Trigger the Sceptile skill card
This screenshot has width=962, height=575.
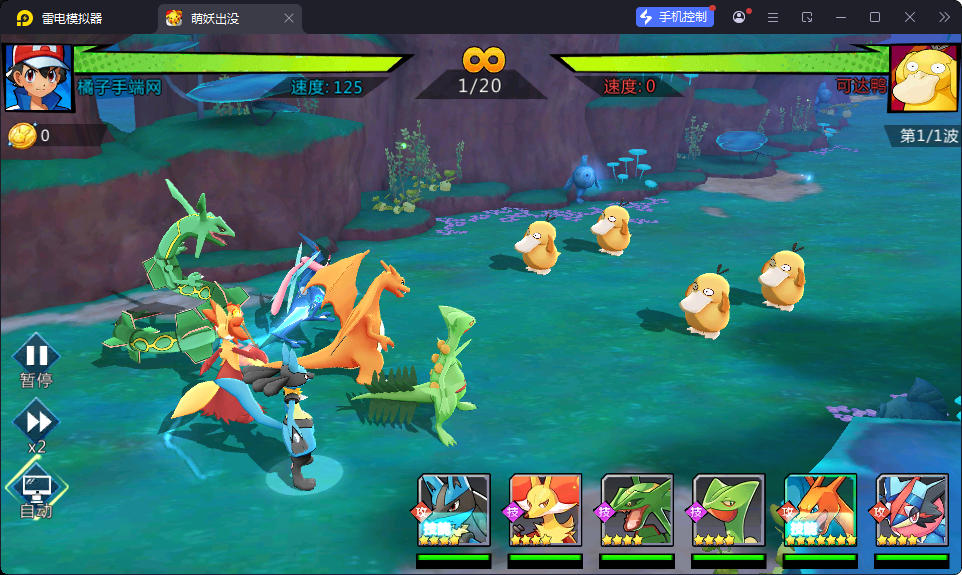729,510
